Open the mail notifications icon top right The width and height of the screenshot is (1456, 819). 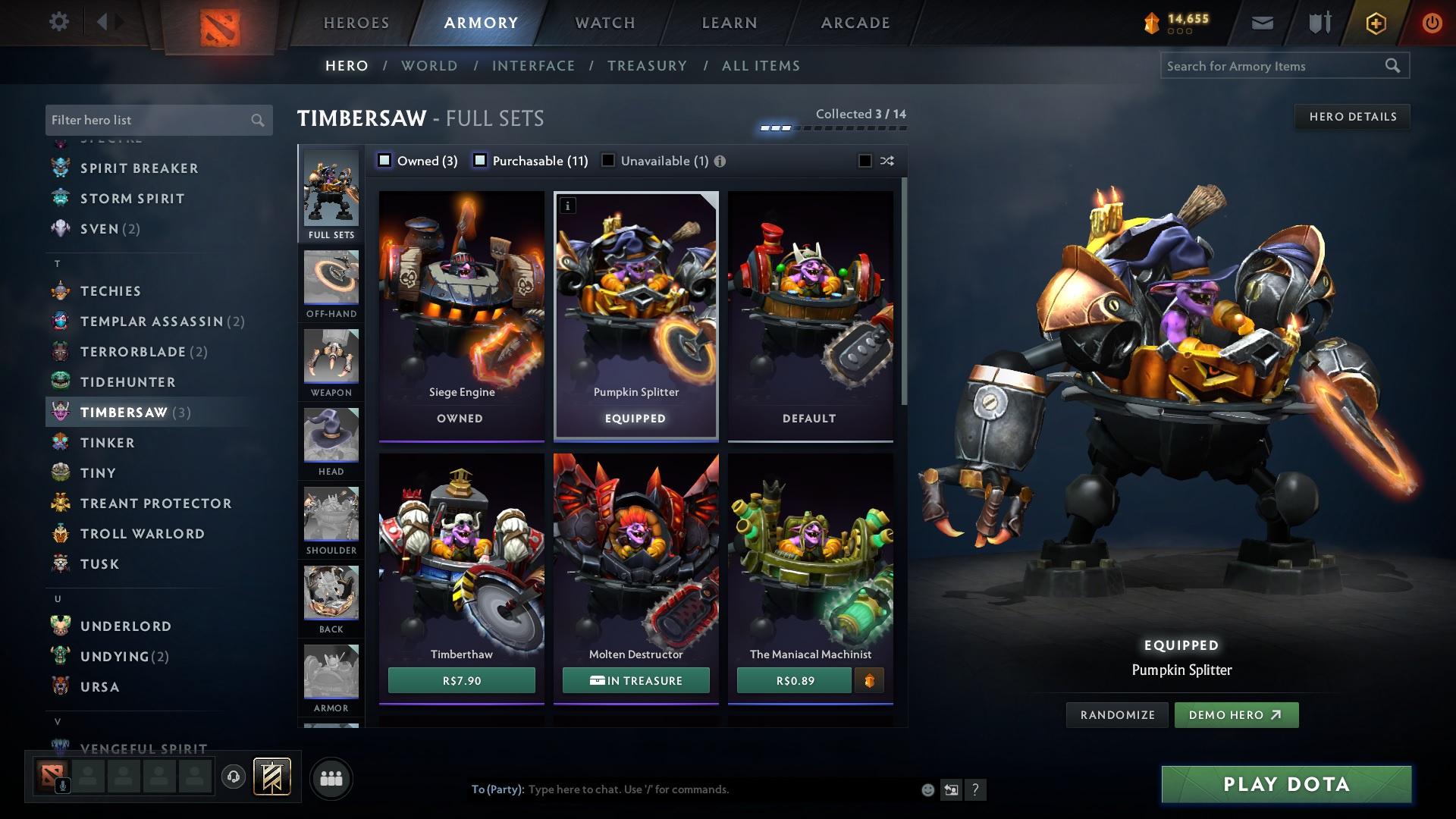pos(1262,22)
